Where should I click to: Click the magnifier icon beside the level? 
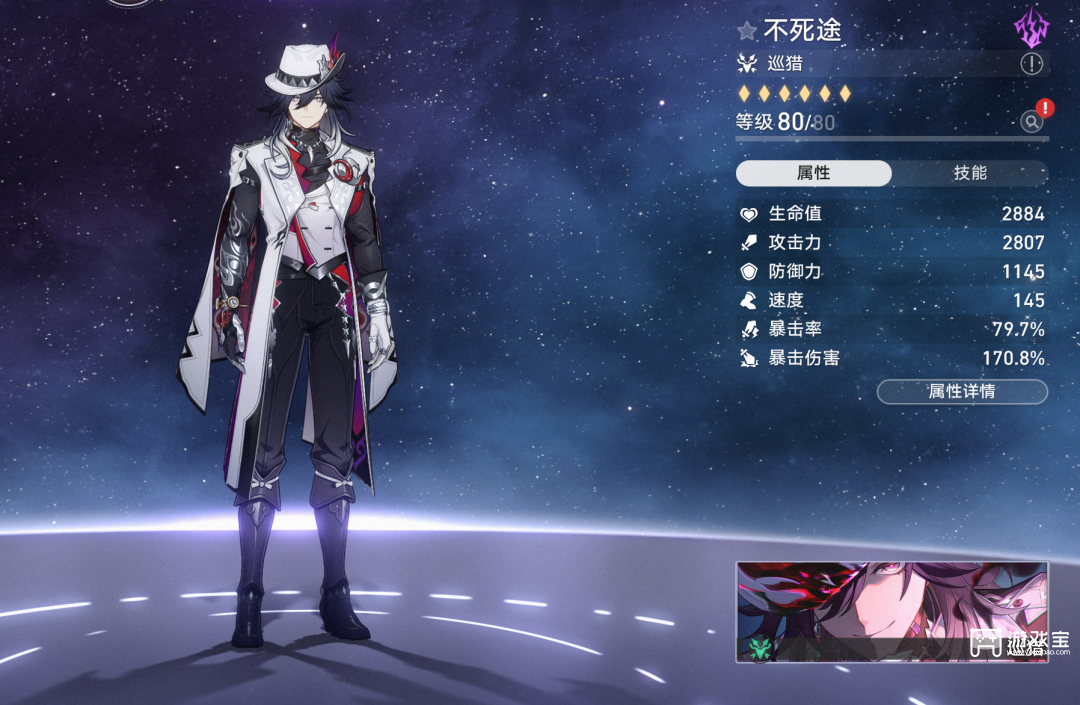(1031, 122)
